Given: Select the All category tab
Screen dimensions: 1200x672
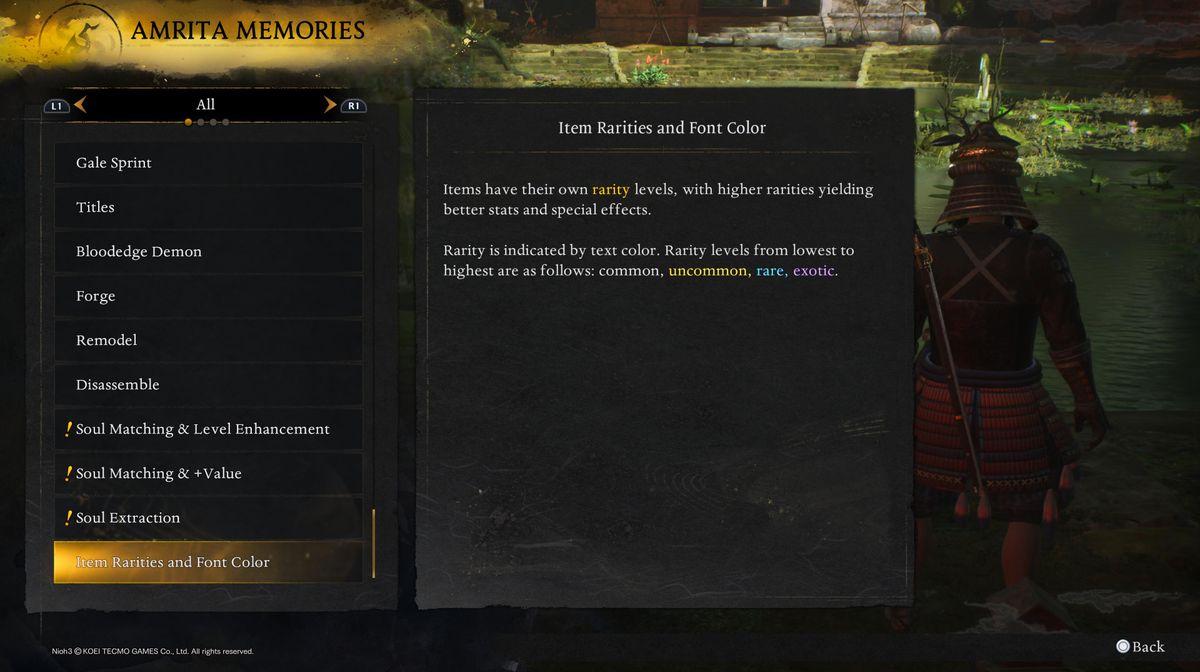Looking at the screenshot, I should pos(205,104).
